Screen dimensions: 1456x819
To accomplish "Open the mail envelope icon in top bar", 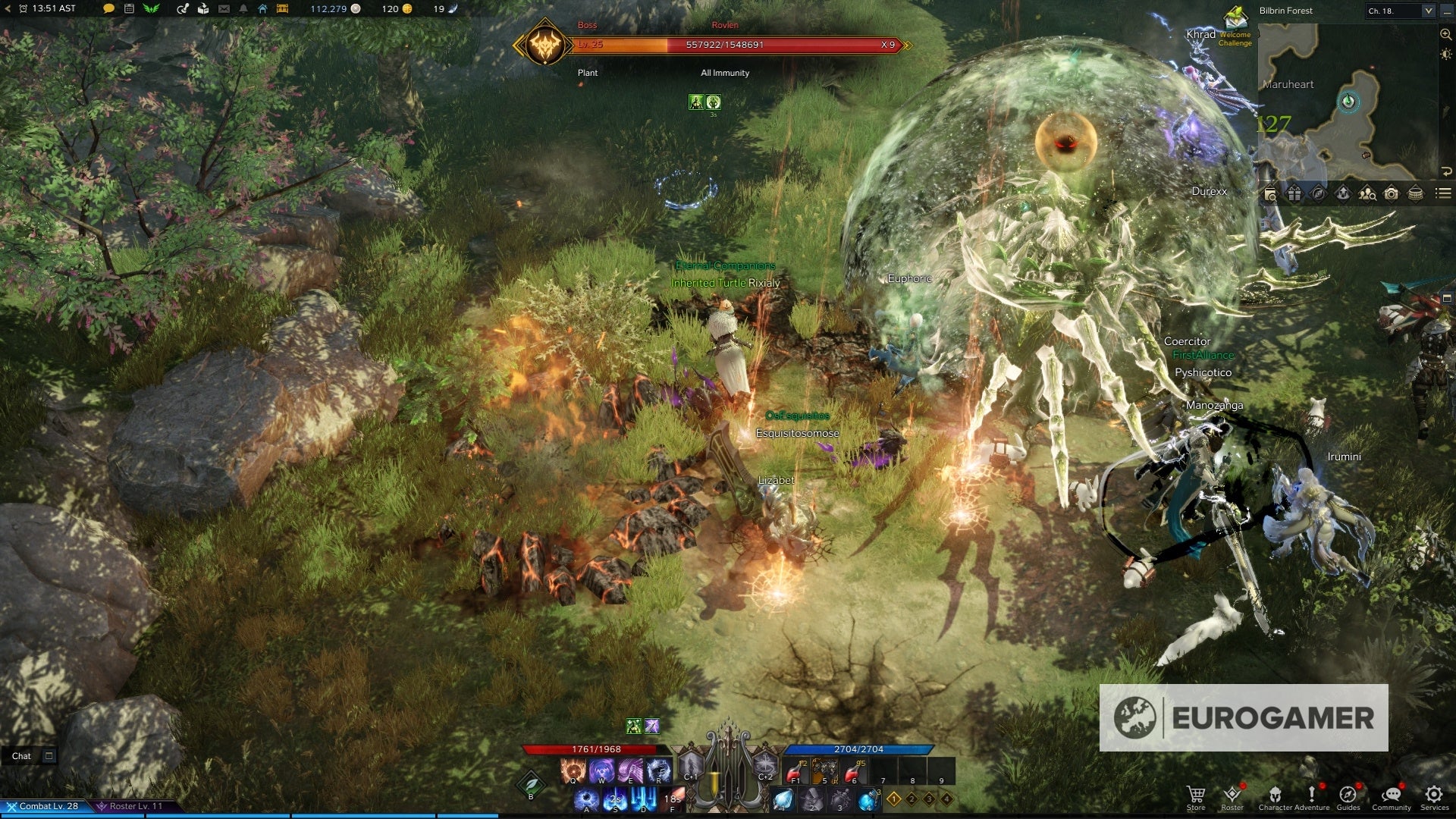I will 224,9.
